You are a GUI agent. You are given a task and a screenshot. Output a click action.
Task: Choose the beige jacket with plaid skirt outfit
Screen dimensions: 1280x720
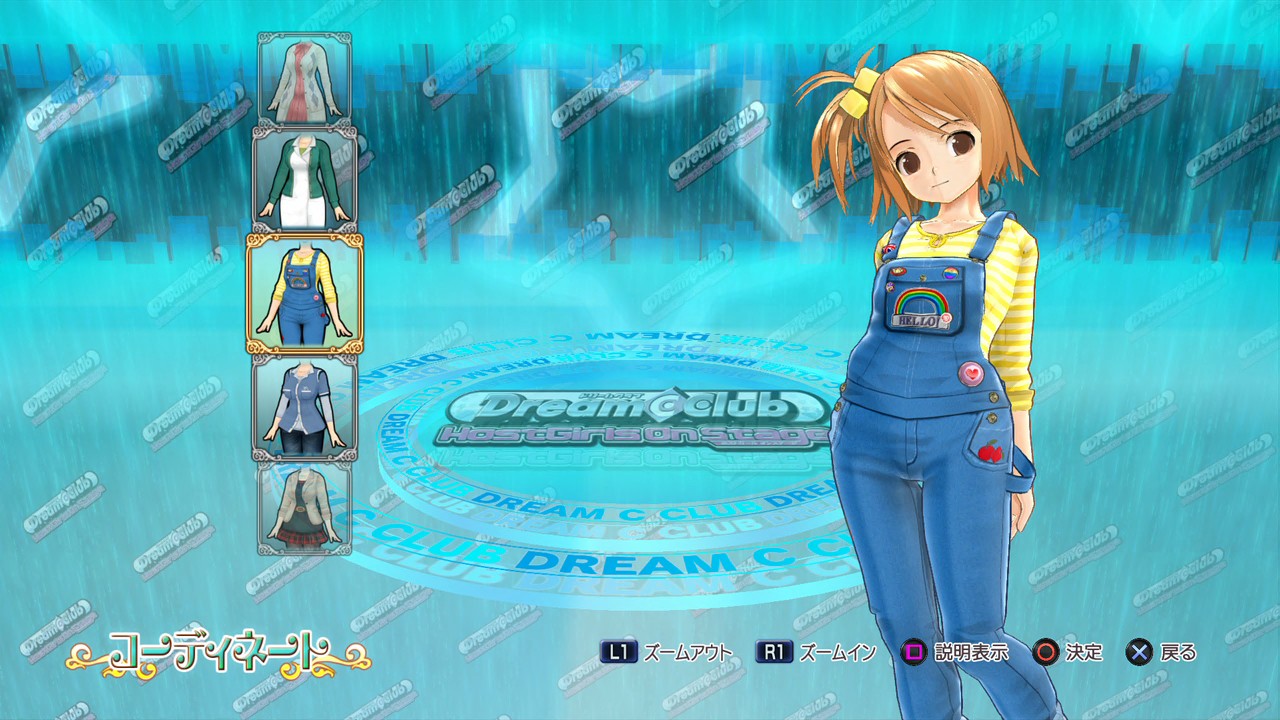(304, 507)
